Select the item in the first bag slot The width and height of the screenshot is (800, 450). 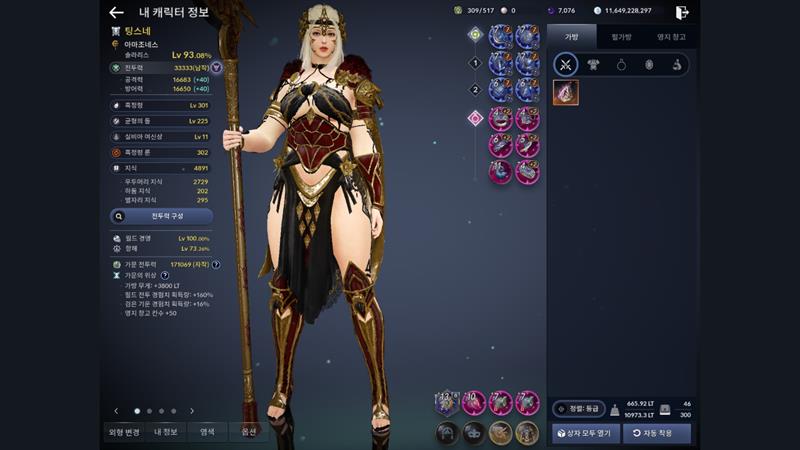pos(566,92)
